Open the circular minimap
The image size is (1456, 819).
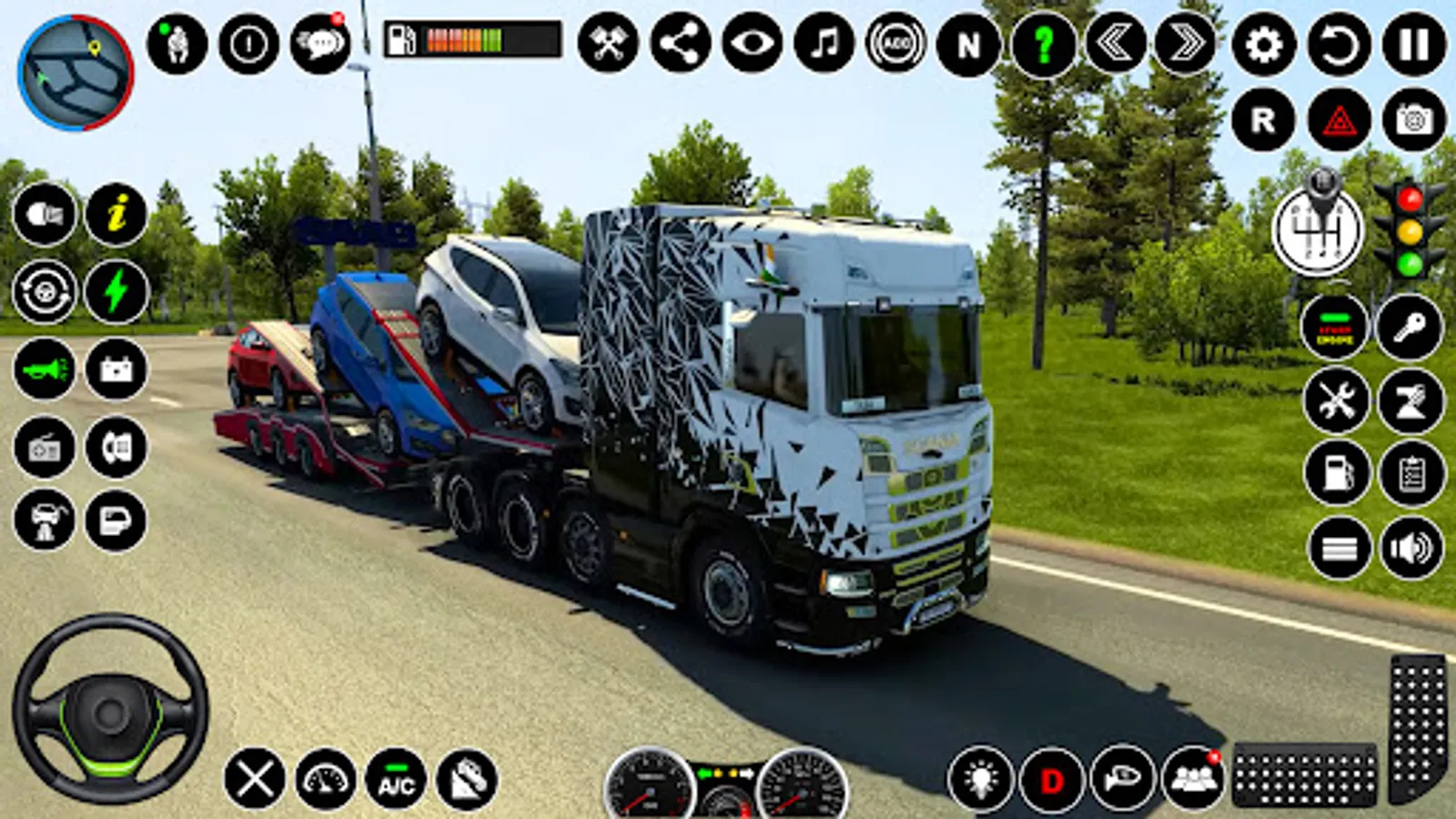[x=76, y=73]
